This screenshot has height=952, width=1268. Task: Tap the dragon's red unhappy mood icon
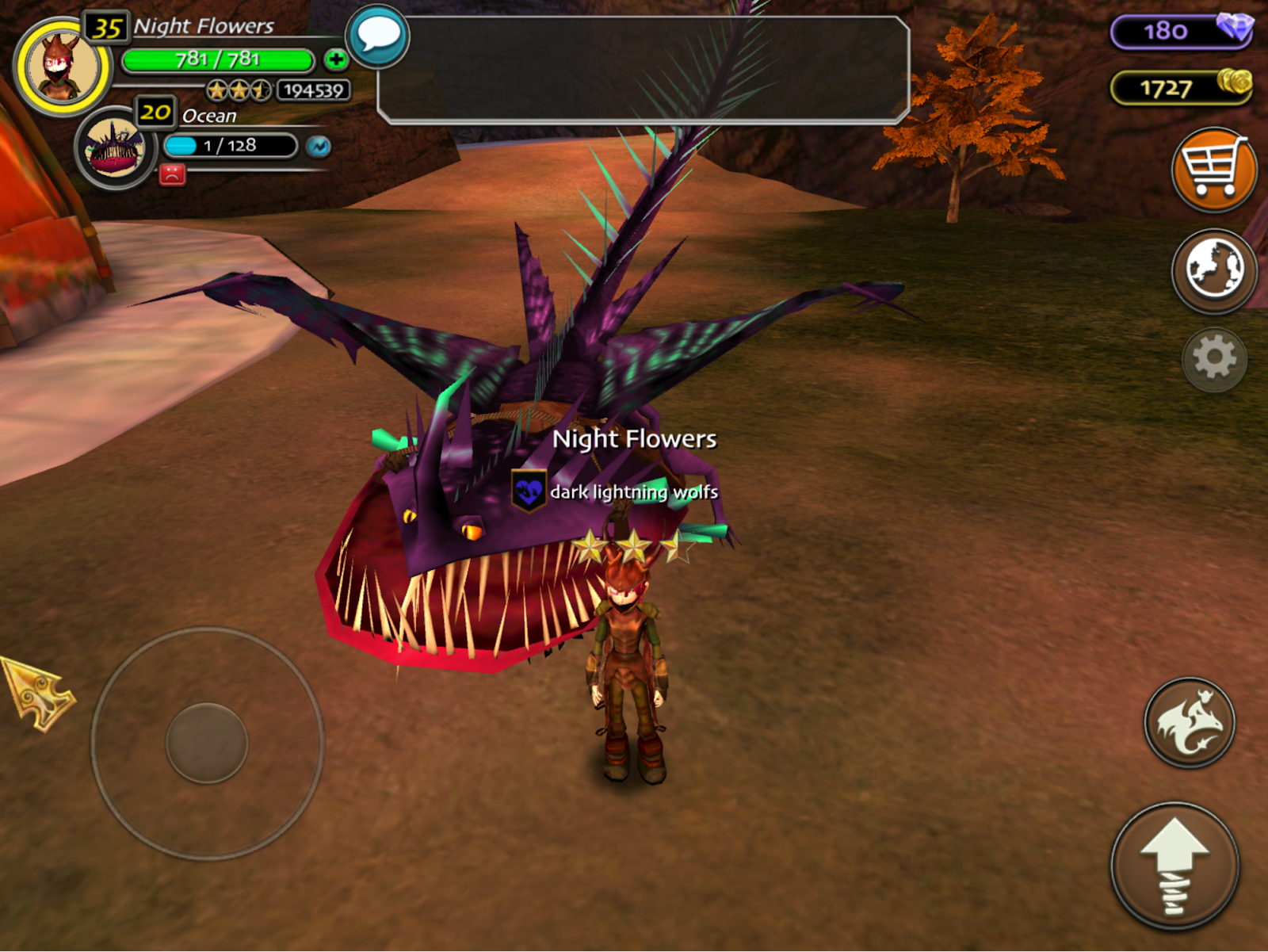point(172,174)
